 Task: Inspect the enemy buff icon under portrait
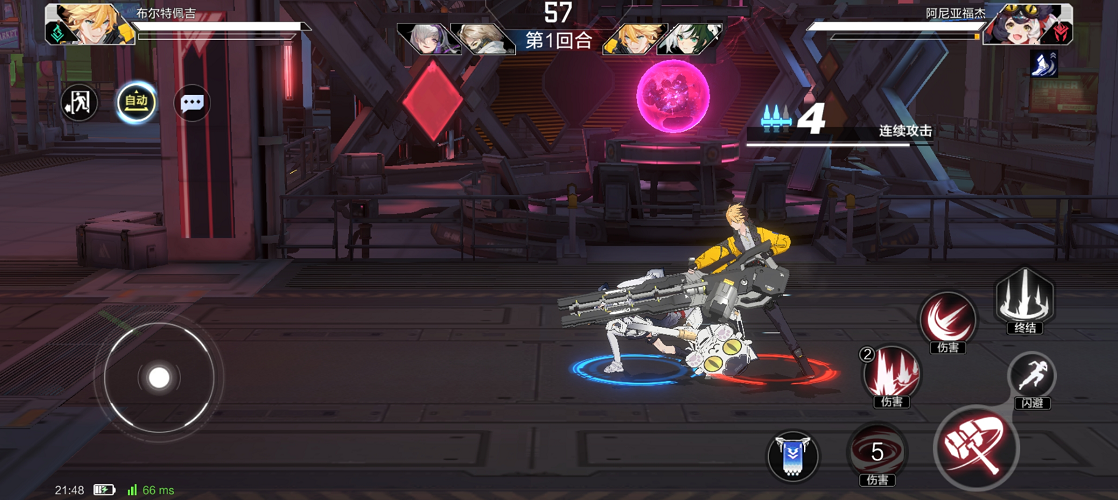pos(1043,63)
